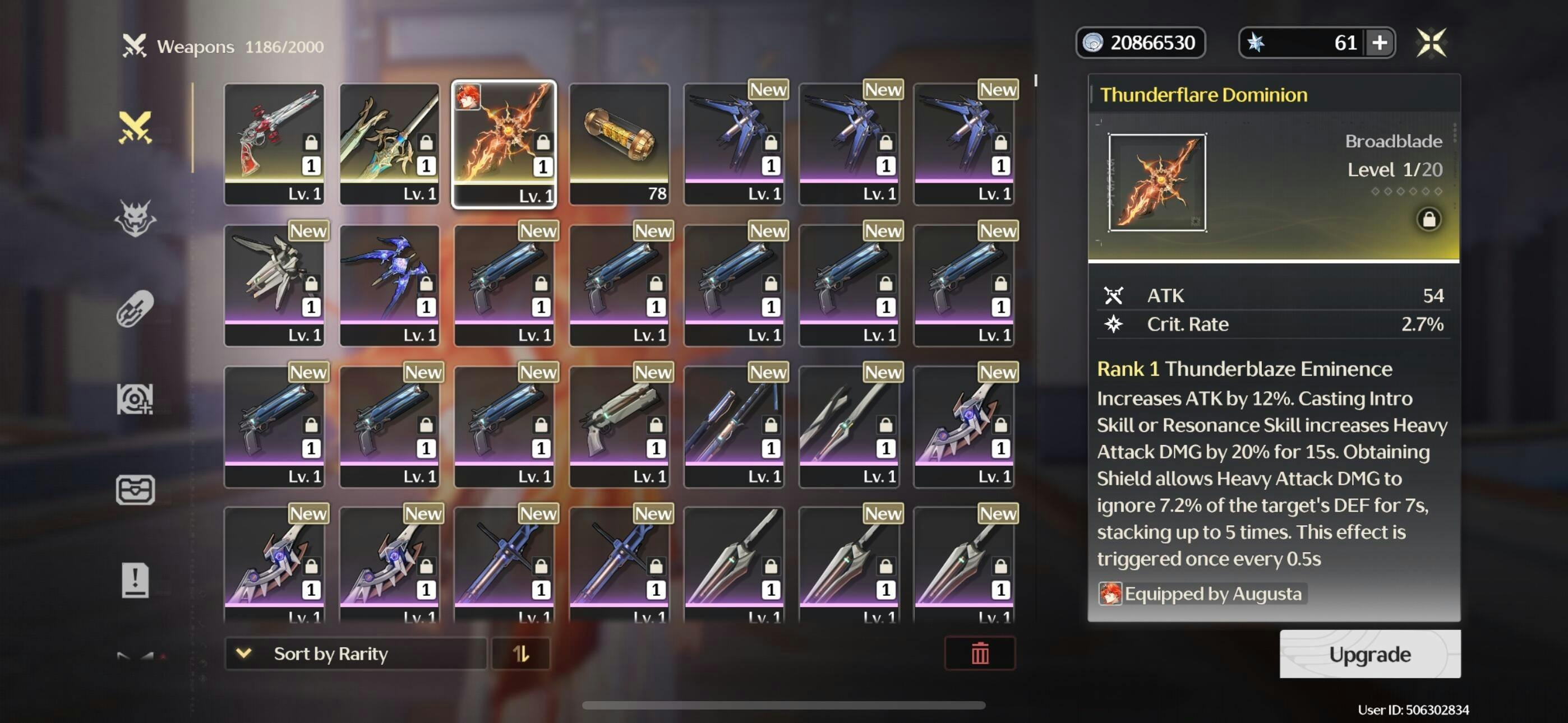
Task: Switch to the Echoes beast-head tab
Action: pyautogui.click(x=135, y=217)
